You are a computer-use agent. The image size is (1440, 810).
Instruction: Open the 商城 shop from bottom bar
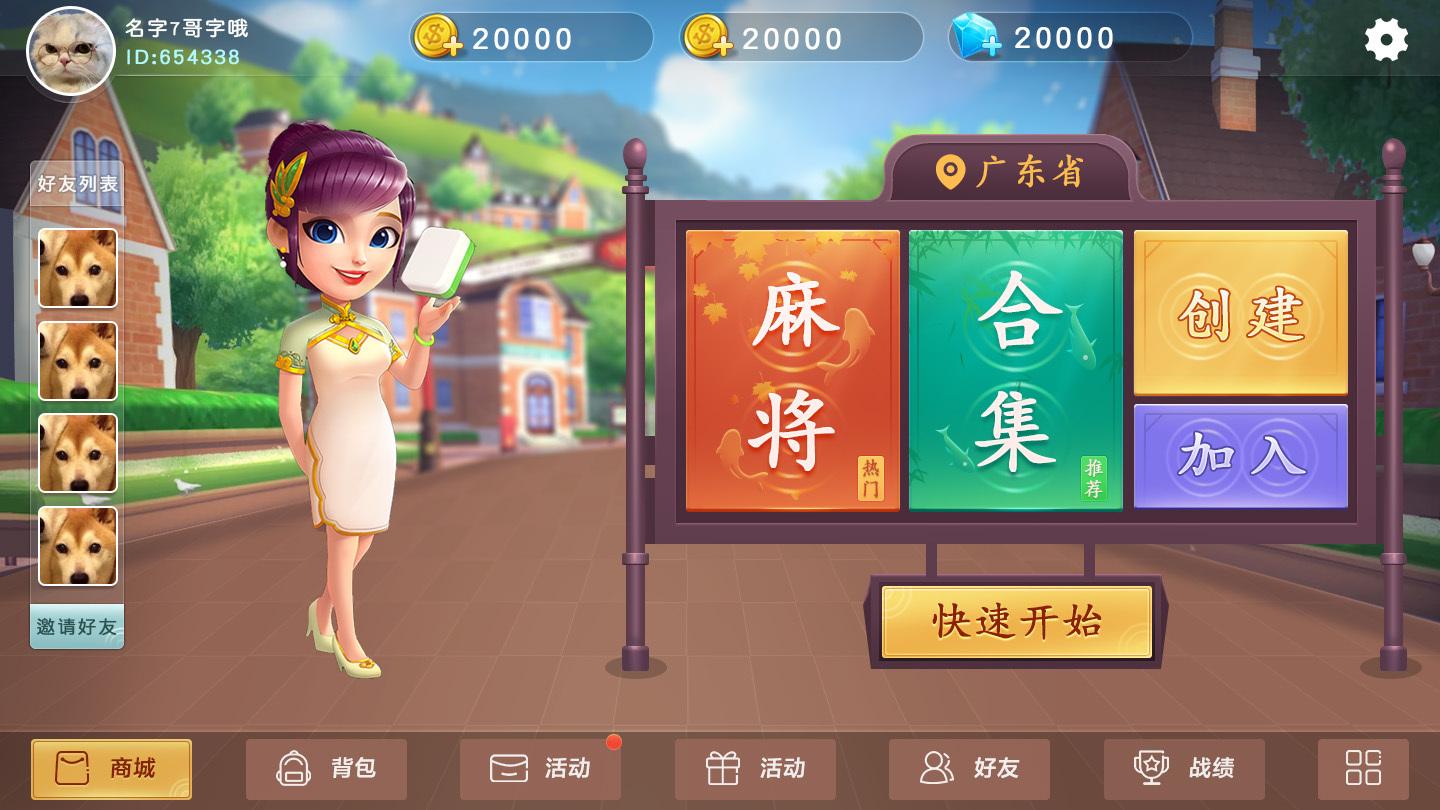110,769
